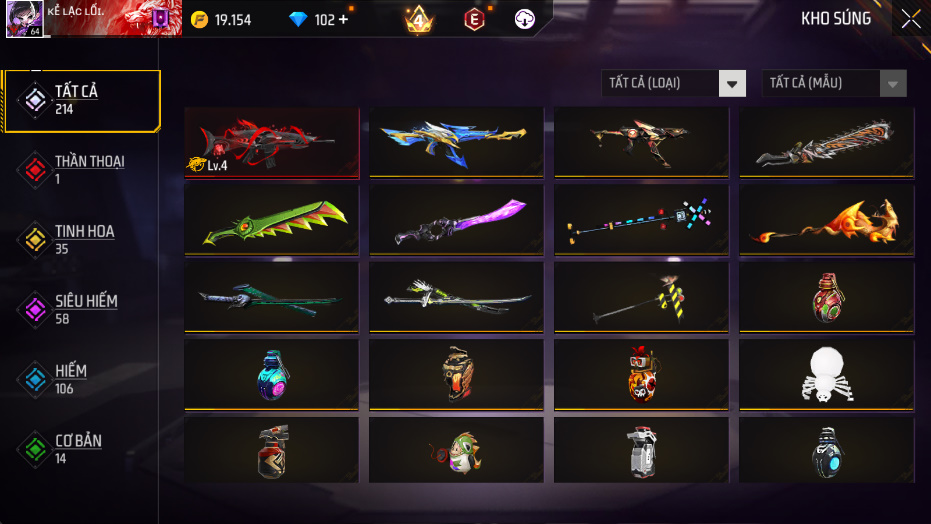
Task: Open the gold crown rank badge
Action: (x=419, y=19)
